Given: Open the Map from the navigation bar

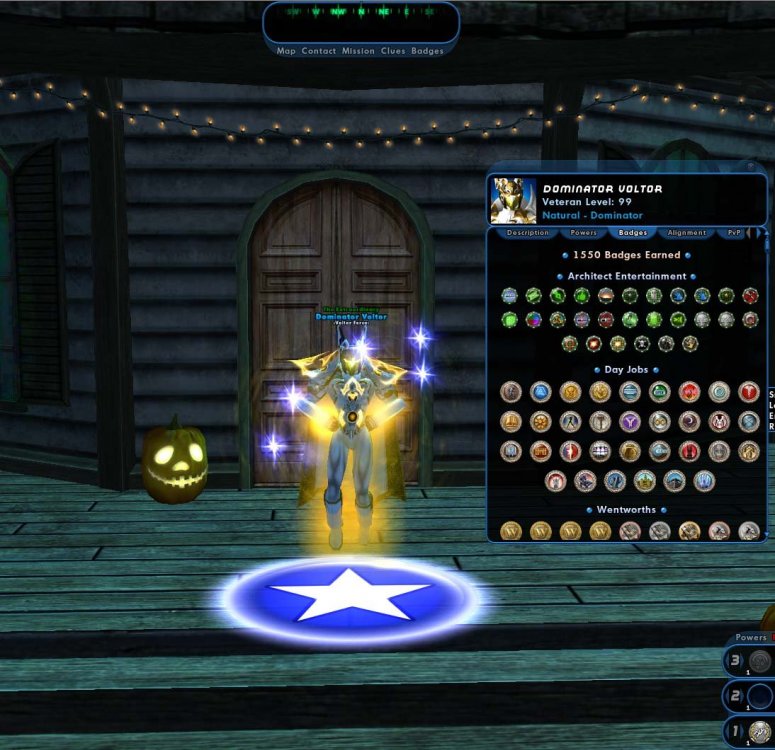Looking at the screenshot, I should pos(286,51).
